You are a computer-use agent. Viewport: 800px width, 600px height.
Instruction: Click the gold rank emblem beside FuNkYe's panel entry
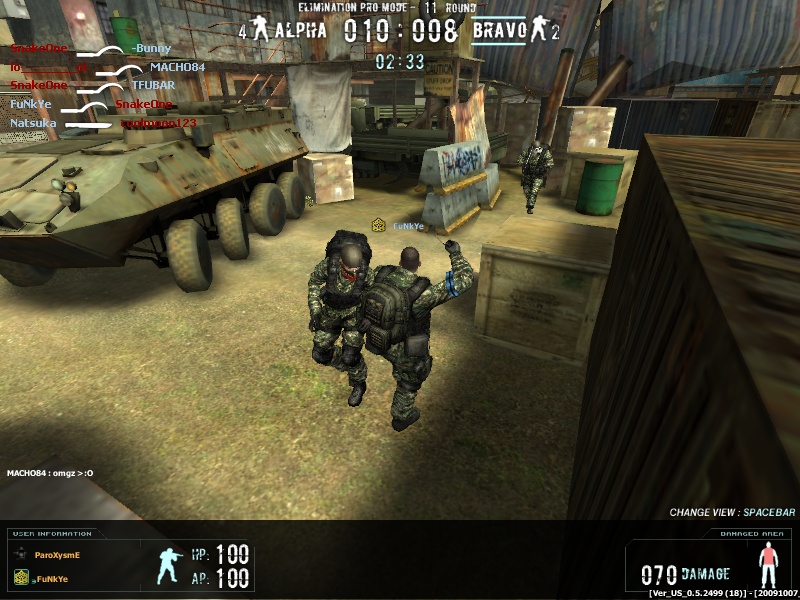click(20, 577)
